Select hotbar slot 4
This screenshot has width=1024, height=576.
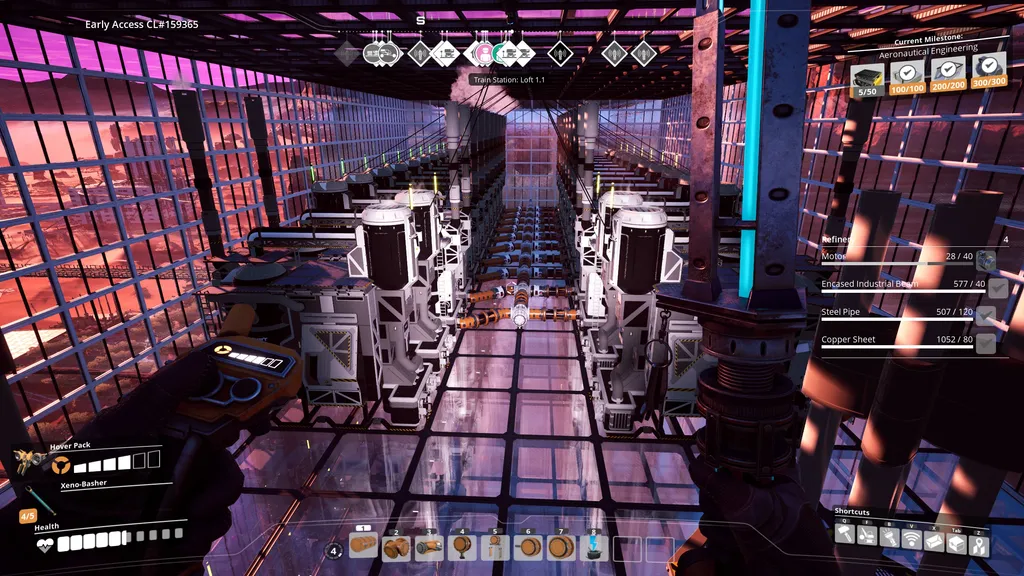click(x=462, y=547)
